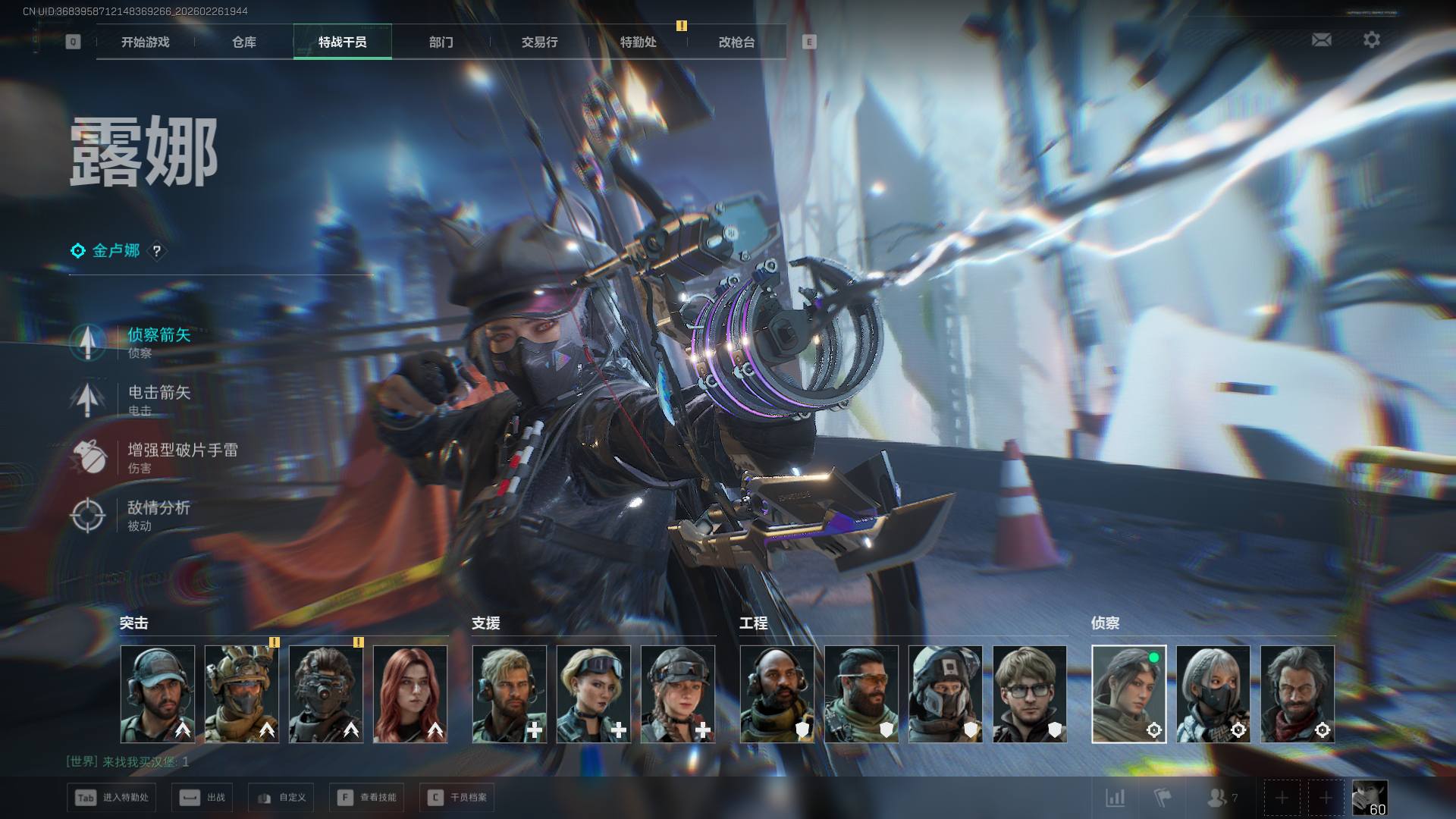Open the mail envelope icon
Image resolution: width=1456 pixels, height=819 pixels.
coord(1321,39)
